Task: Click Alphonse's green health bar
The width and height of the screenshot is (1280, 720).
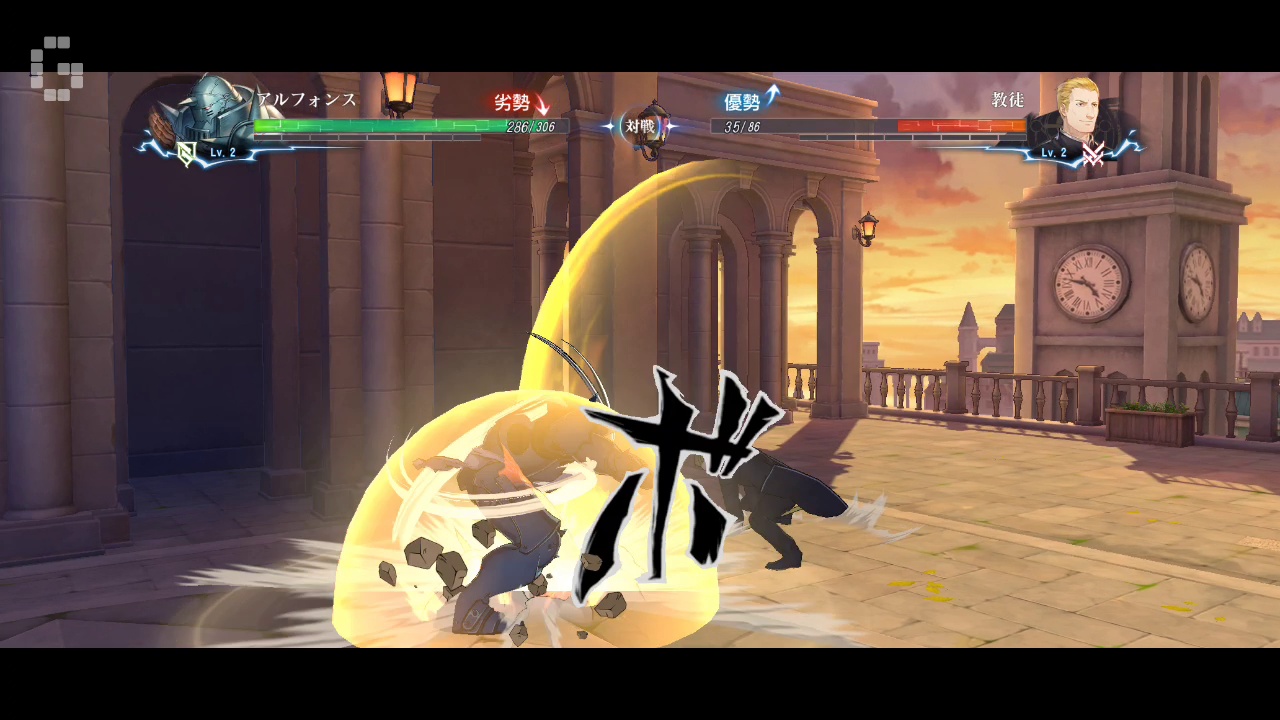Action: (380, 126)
